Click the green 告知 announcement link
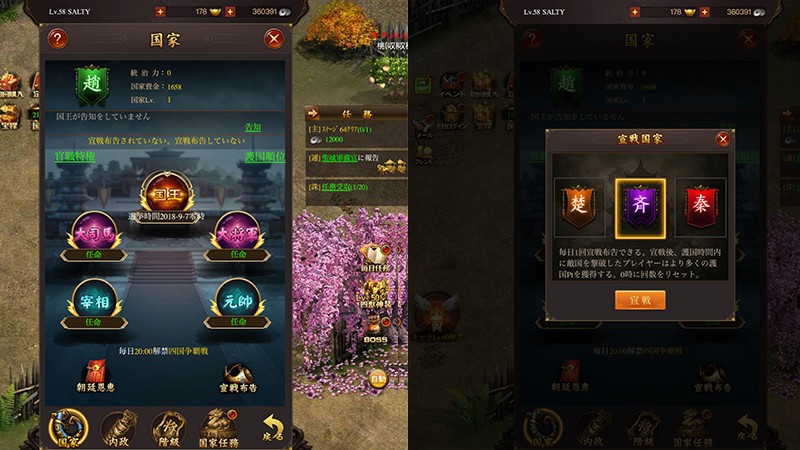The width and height of the screenshot is (800, 450). click(253, 128)
